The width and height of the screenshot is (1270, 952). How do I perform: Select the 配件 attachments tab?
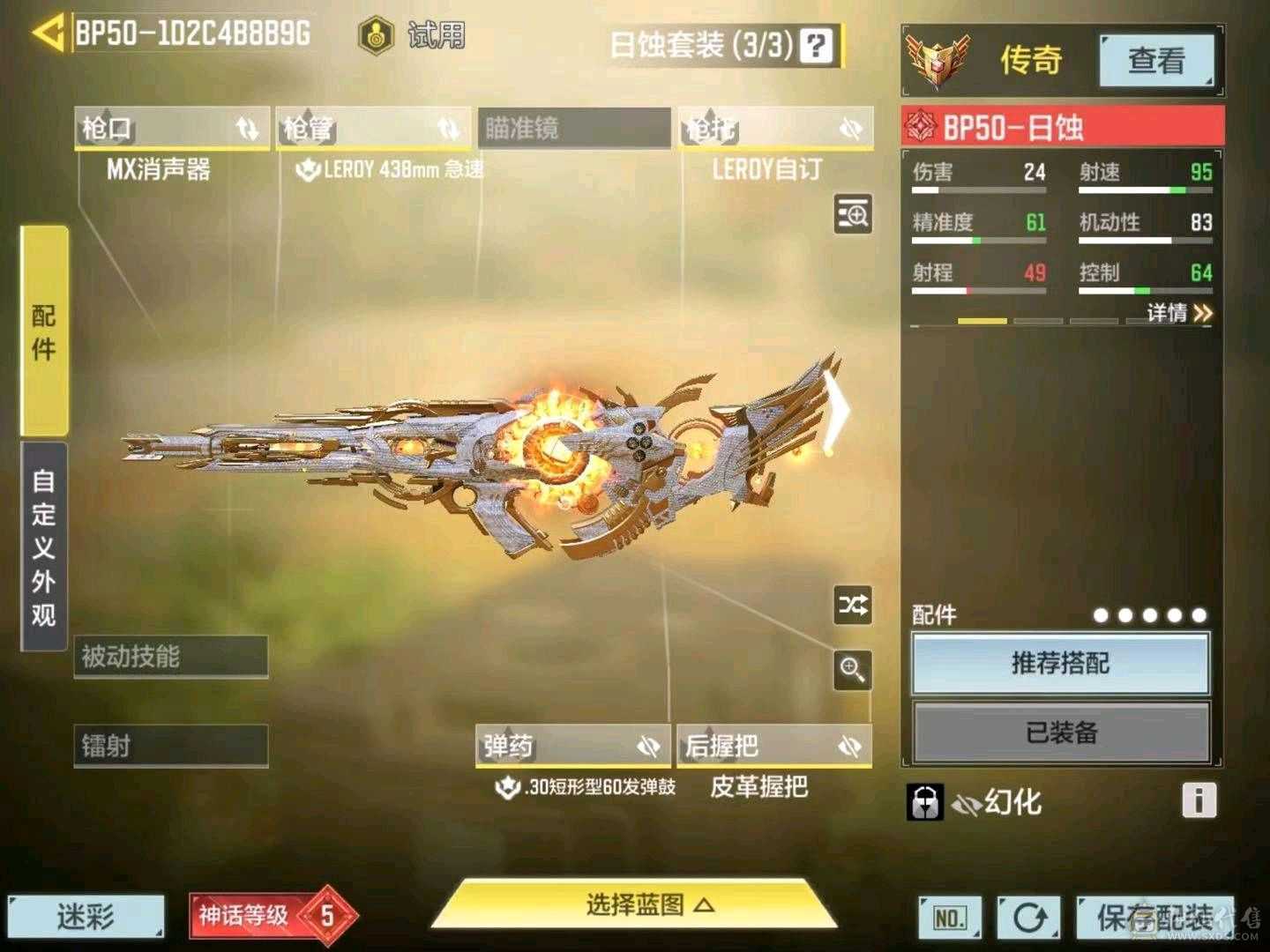point(43,331)
